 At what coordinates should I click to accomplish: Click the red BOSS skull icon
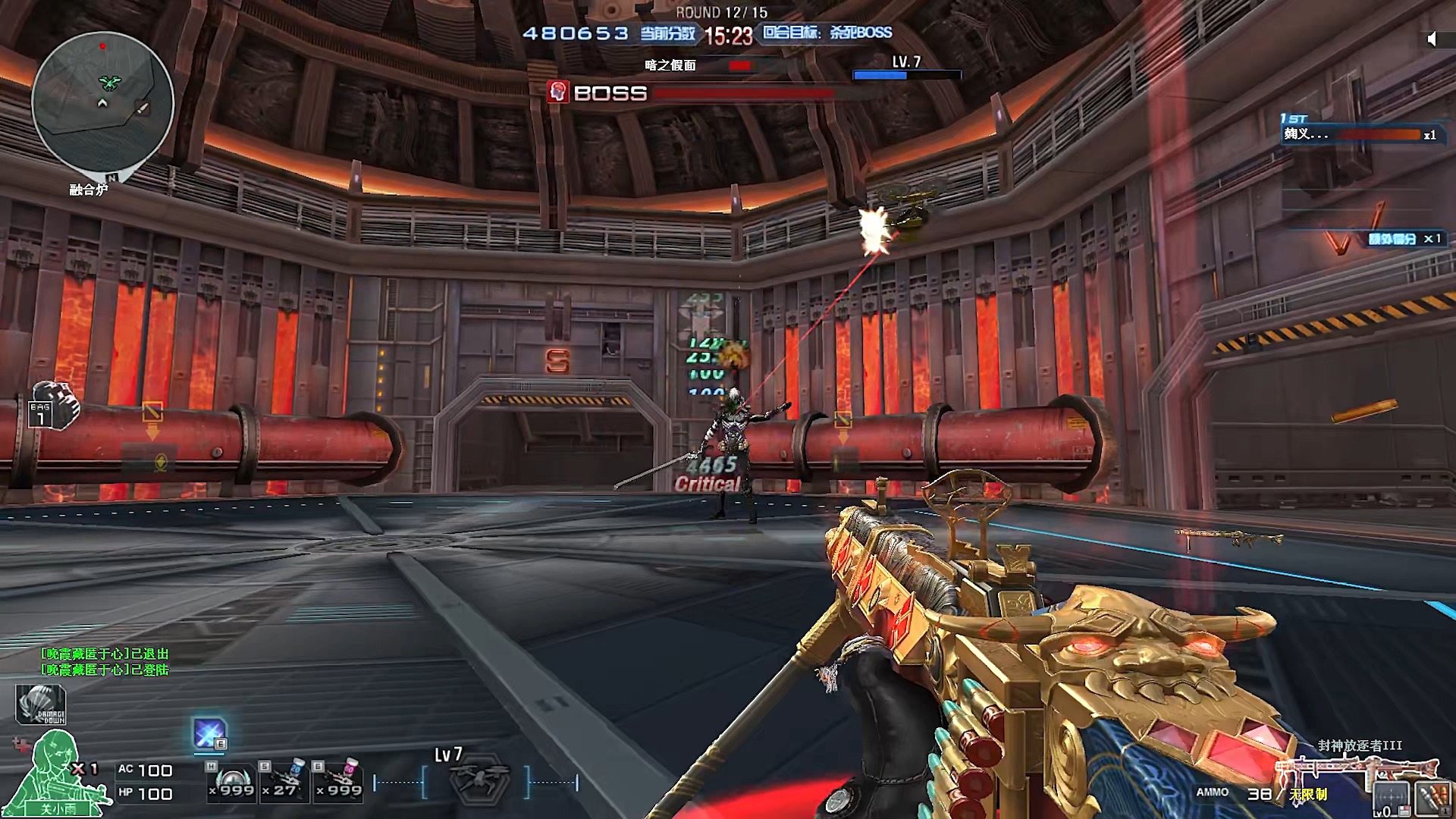click(x=558, y=93)
